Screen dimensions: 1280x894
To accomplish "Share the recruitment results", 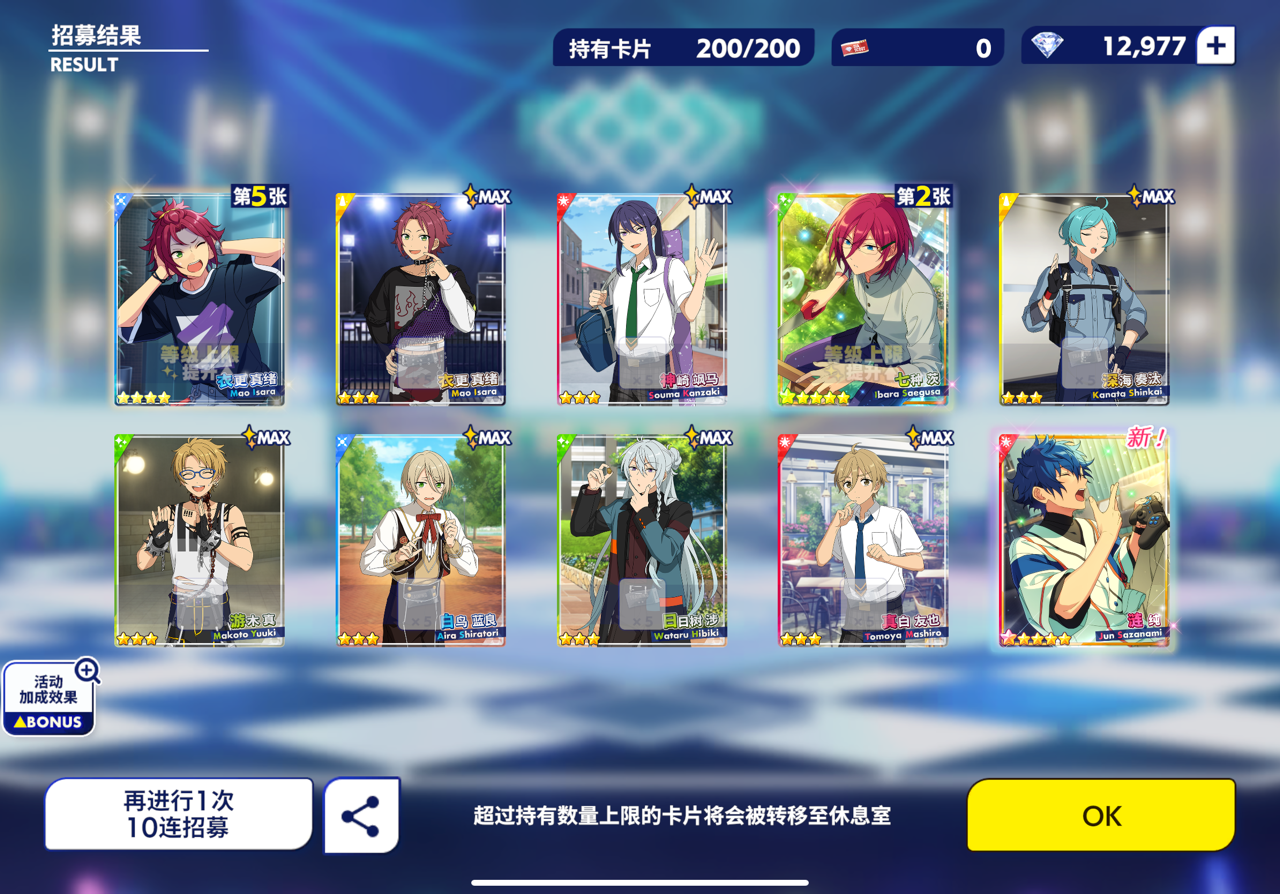I will pyautogui.click(x=361, y=816).
